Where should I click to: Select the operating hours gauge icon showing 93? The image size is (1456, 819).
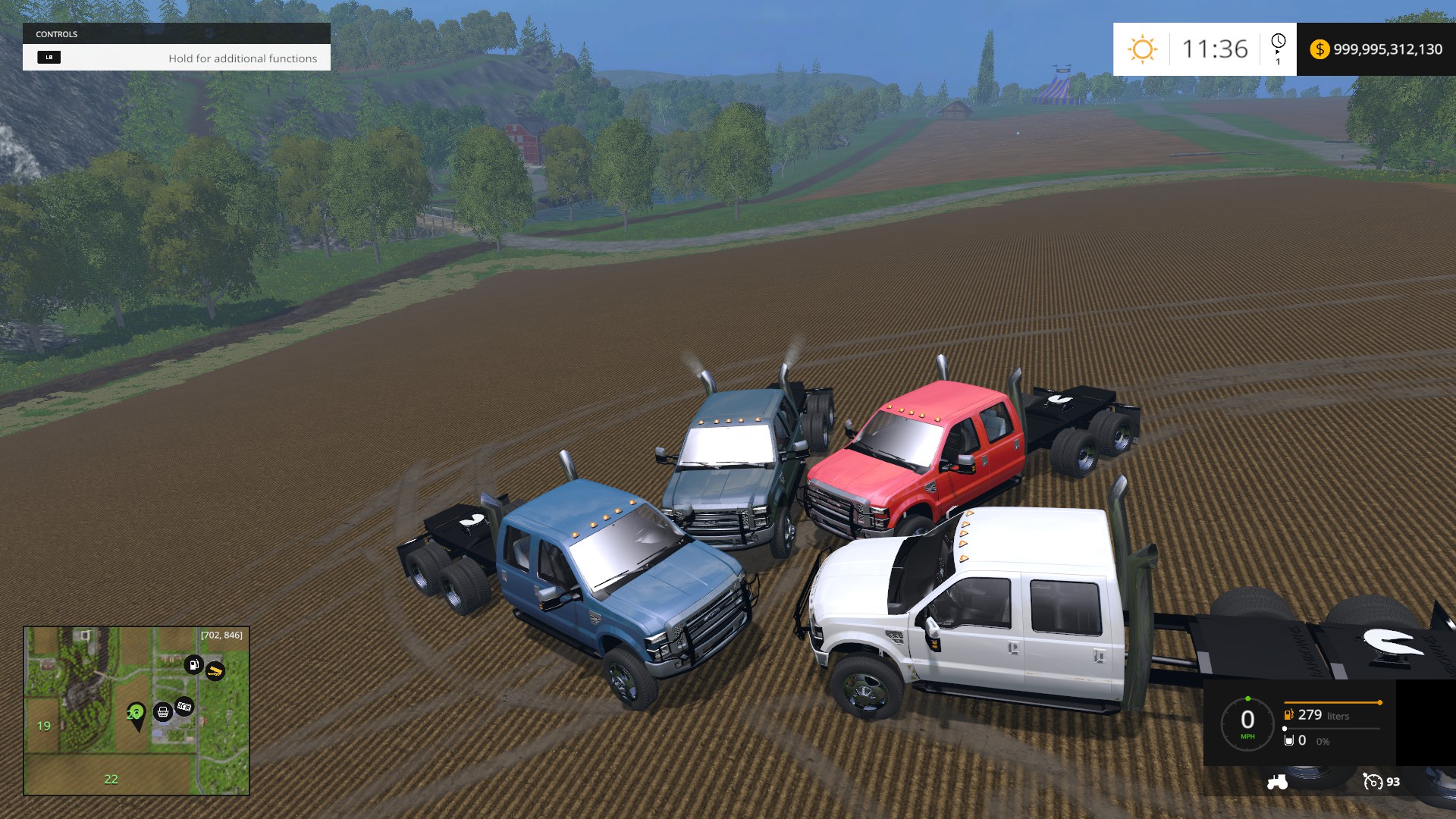(1374, 782)
